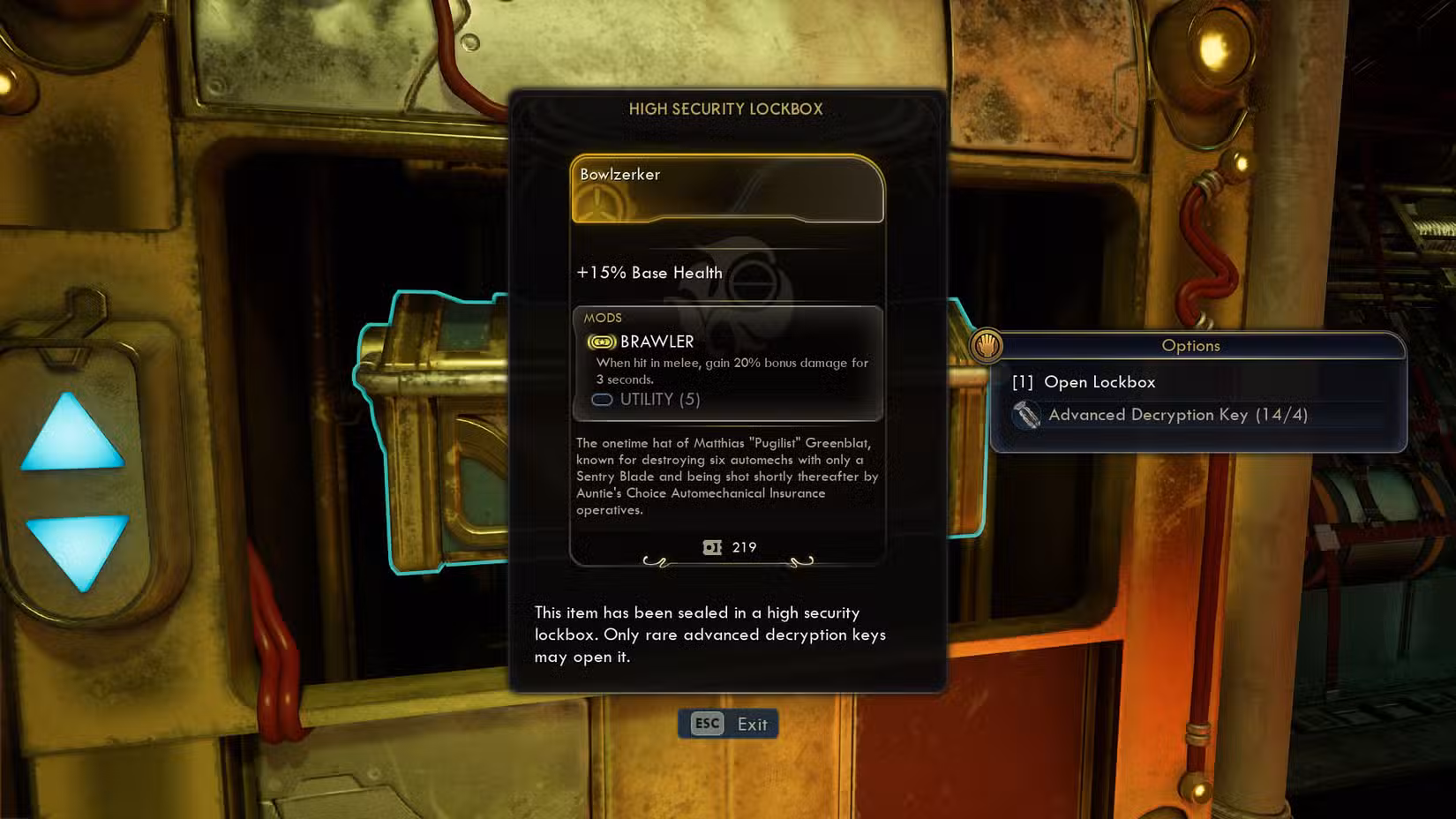
Task: Click the bit cartridge icon beside 219
Action: point(710,547)
